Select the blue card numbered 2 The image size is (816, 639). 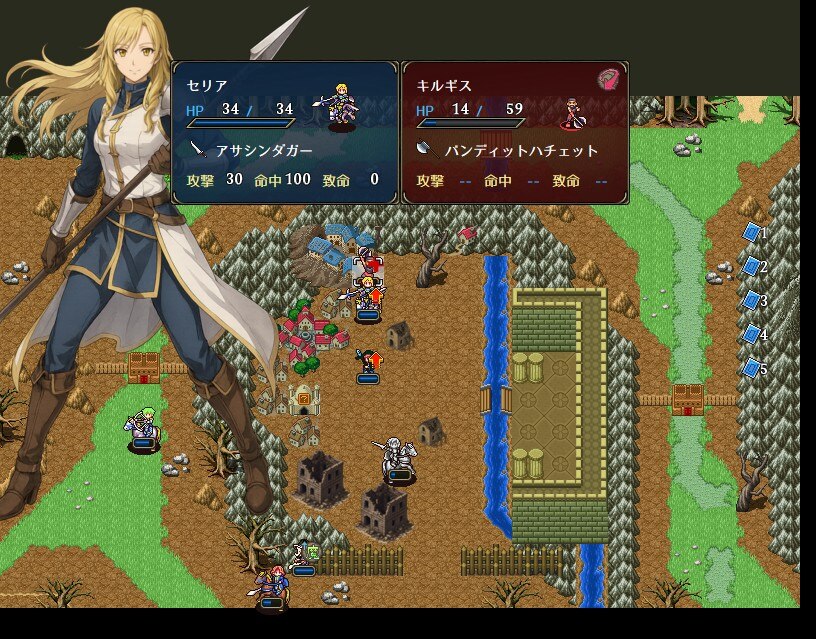tap(752, 267)
